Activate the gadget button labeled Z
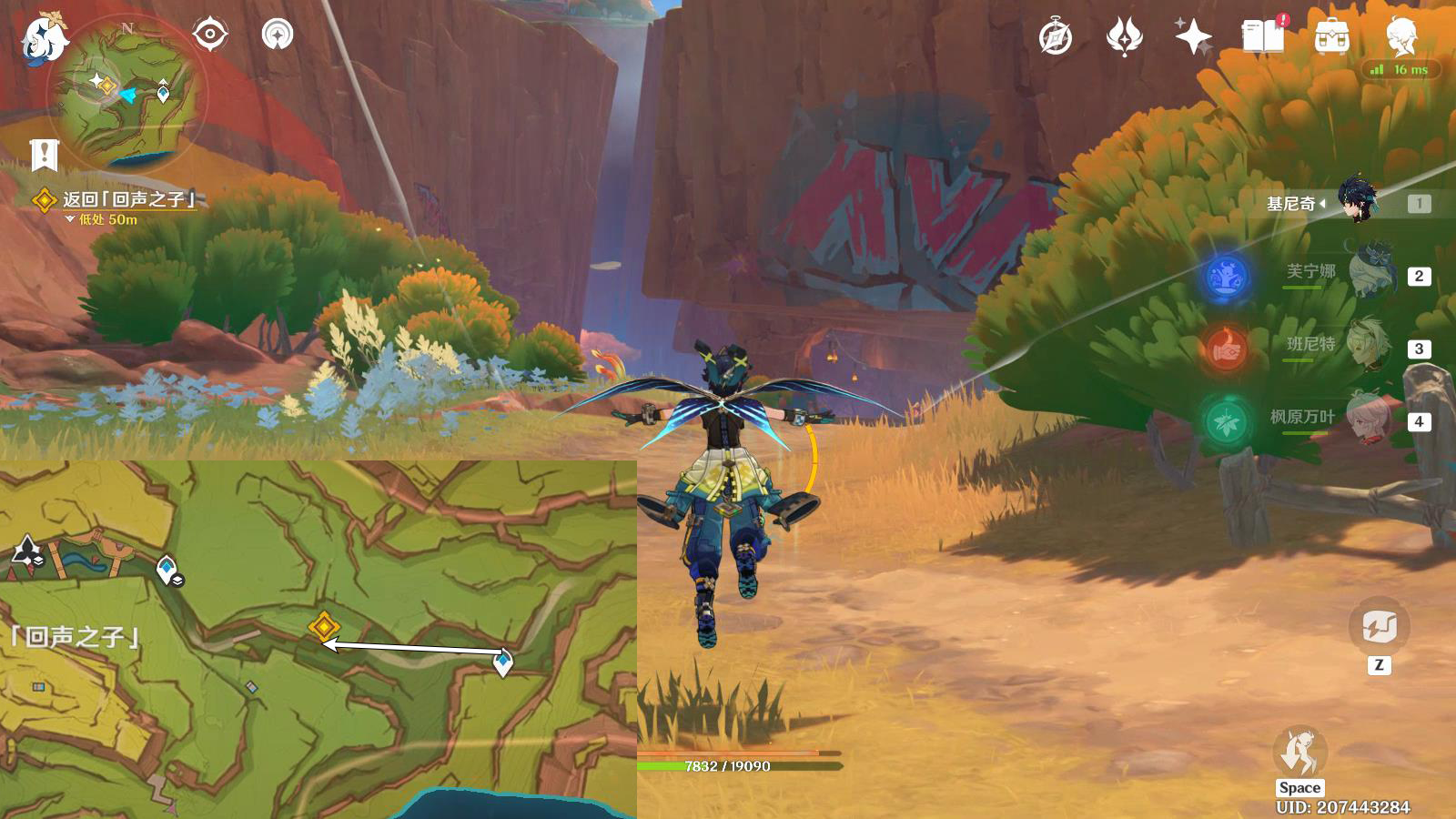The image size is (1456, 819). pyautogui.click(x=1379, y=627)
